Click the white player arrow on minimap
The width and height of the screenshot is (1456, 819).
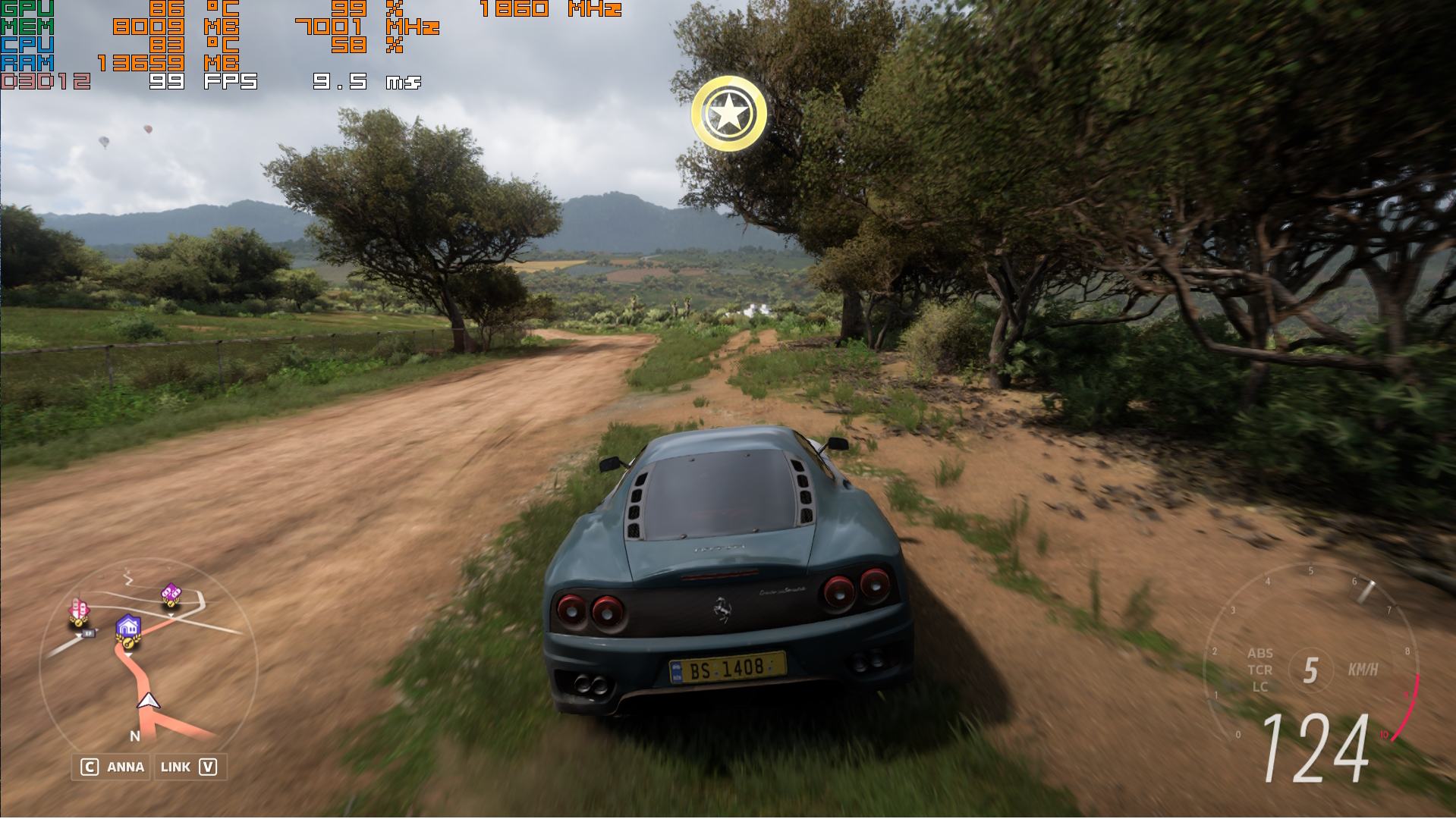point(149,701)
